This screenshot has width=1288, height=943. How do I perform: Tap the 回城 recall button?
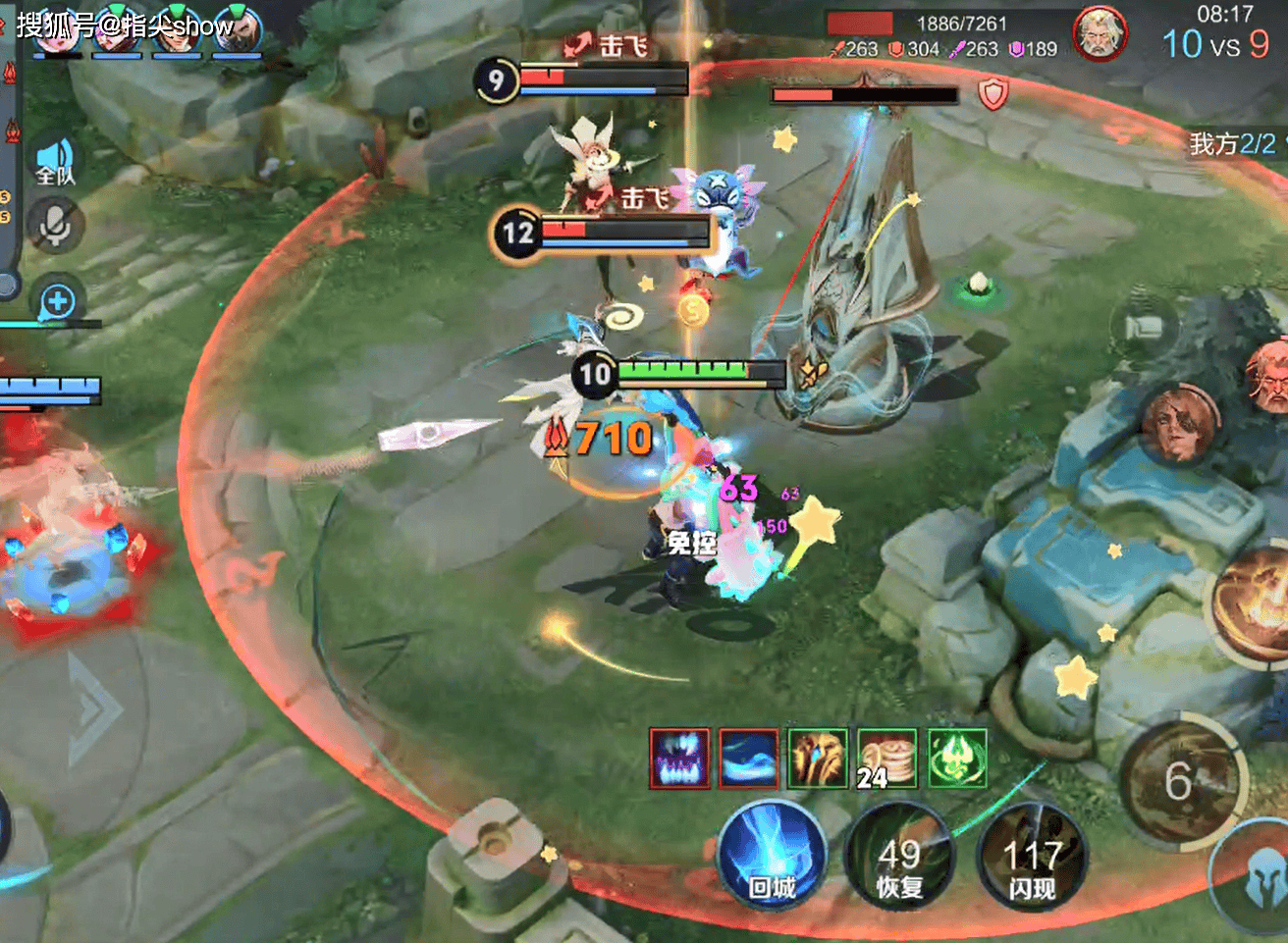click(773, 856)
